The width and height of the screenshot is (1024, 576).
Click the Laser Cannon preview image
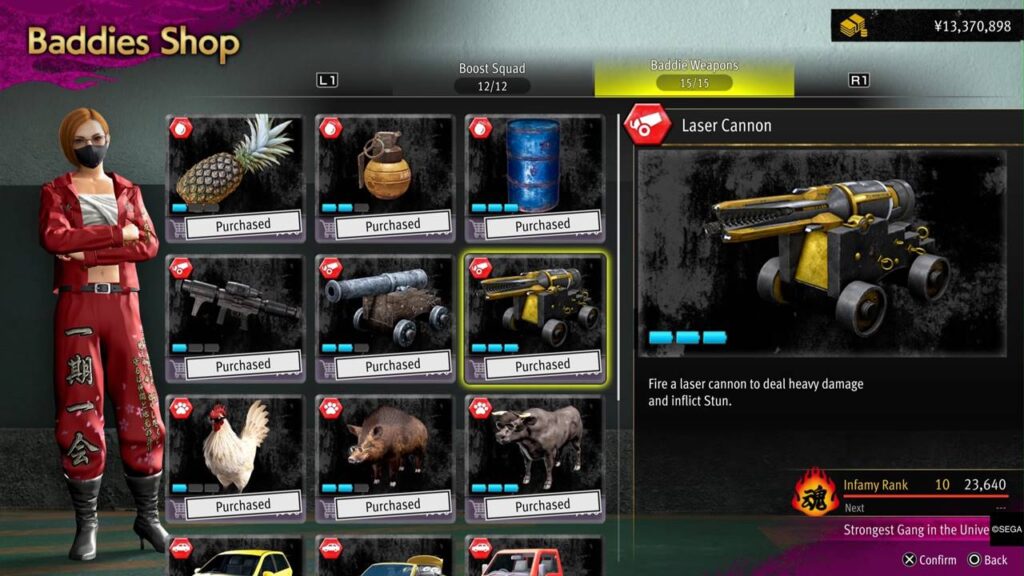(x=822, y=253)
